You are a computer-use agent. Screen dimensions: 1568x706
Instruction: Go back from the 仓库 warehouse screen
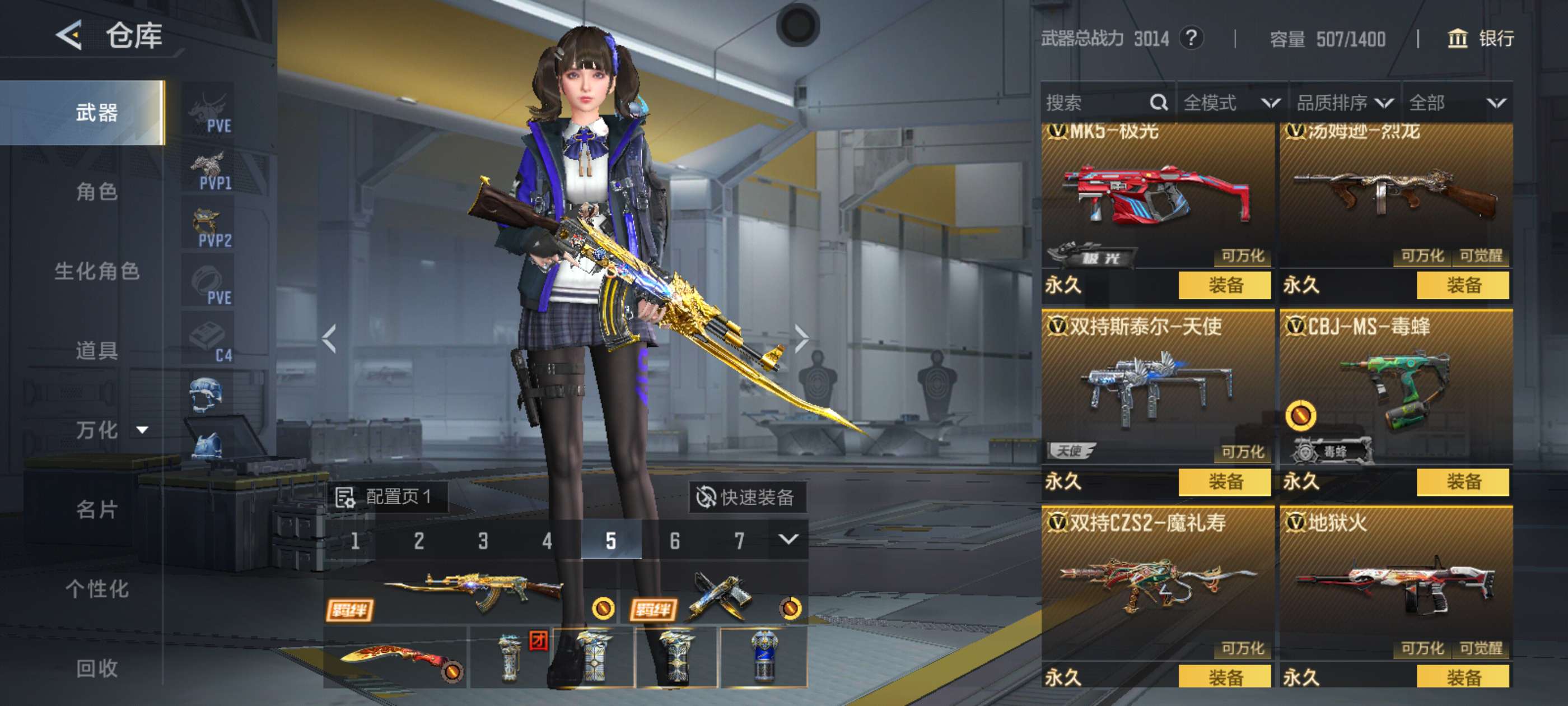(69, 35)
